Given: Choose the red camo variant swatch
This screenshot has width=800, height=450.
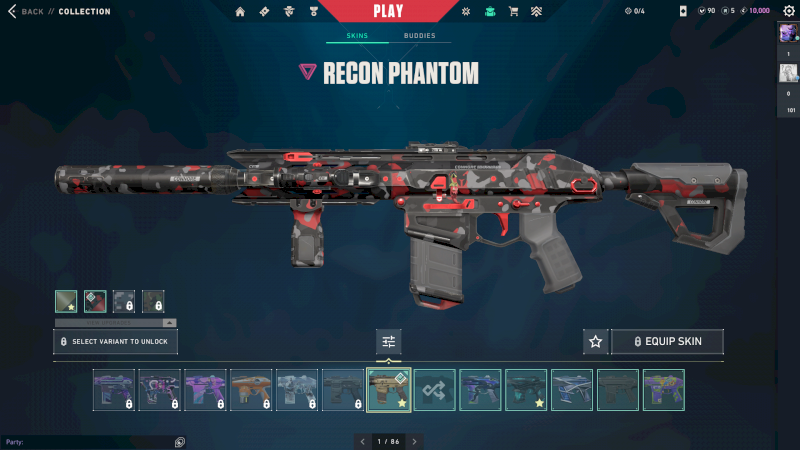Looking at the screenshot, I should coord(95,301).
